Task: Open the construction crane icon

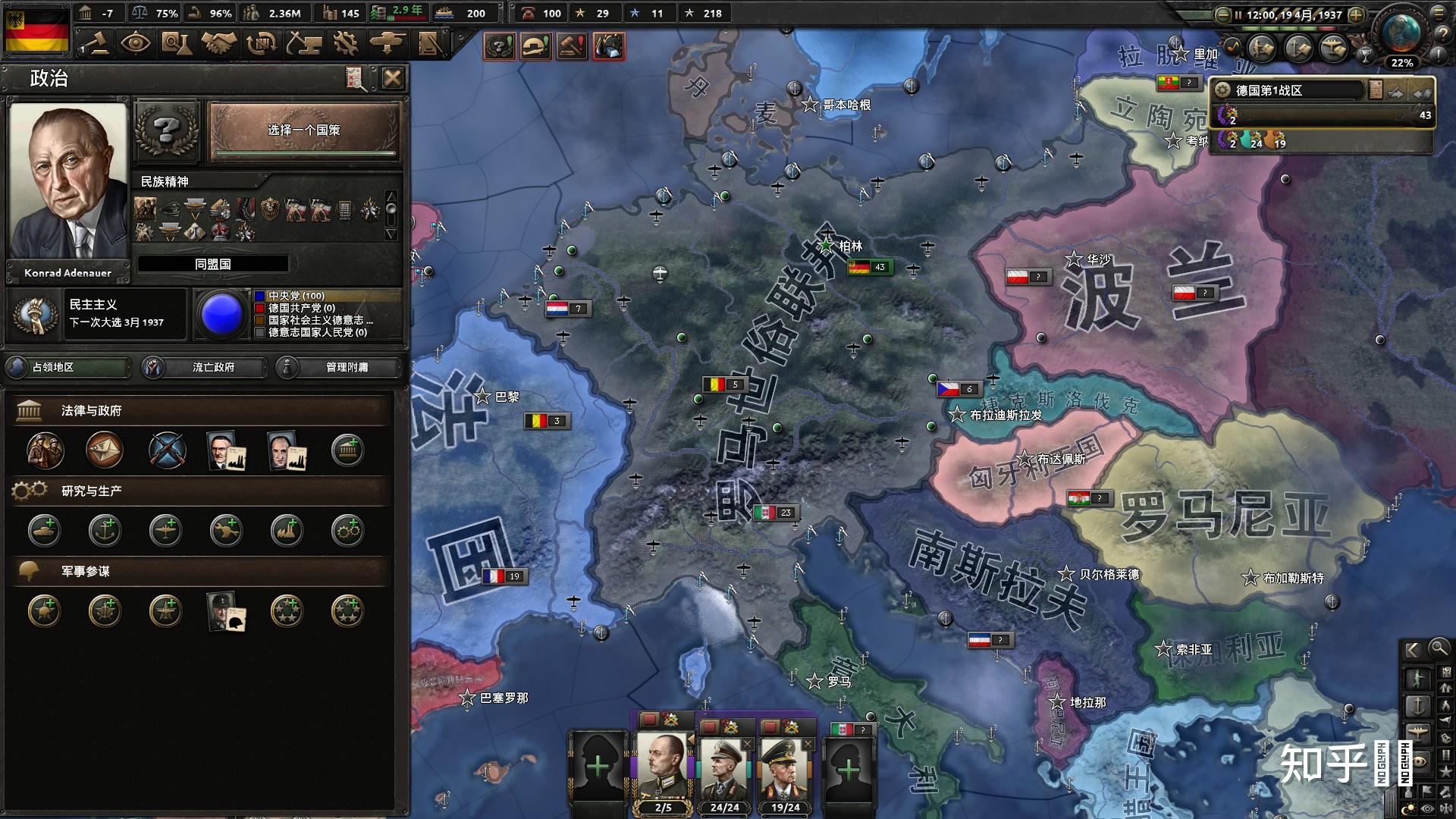Action: tap(303, 43)
